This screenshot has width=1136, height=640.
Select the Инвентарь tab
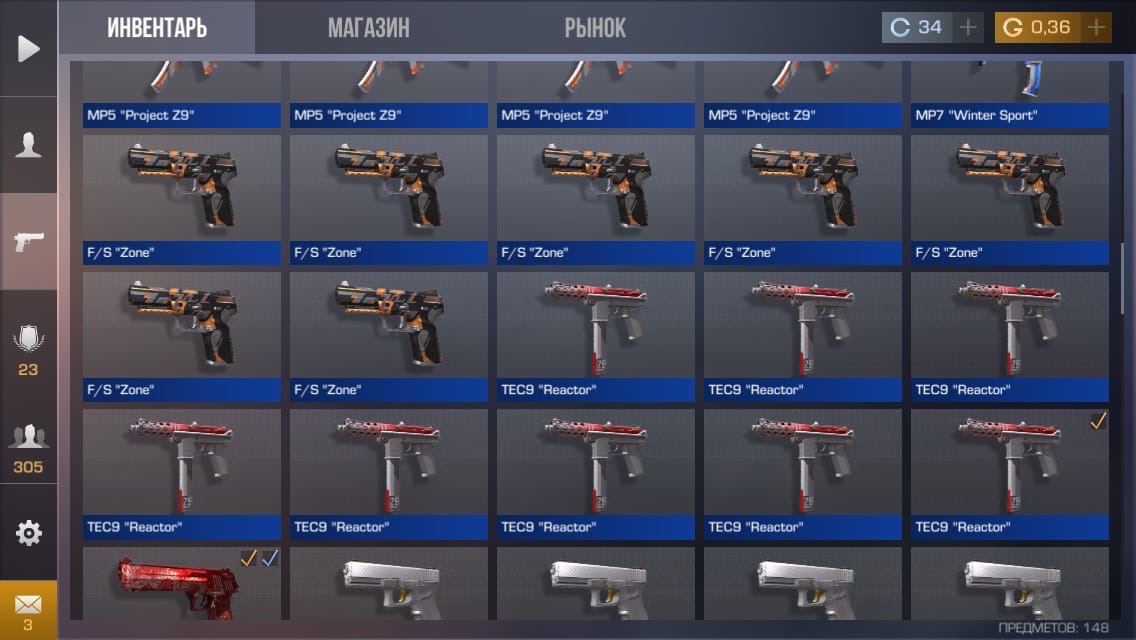(157, 28)
